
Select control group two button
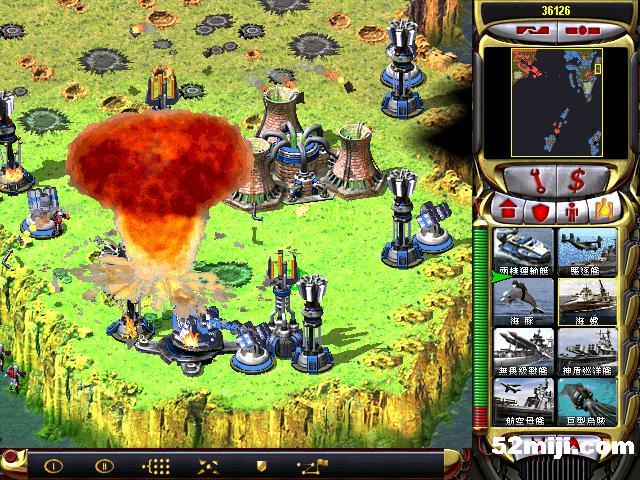click(x=103, y=465)
